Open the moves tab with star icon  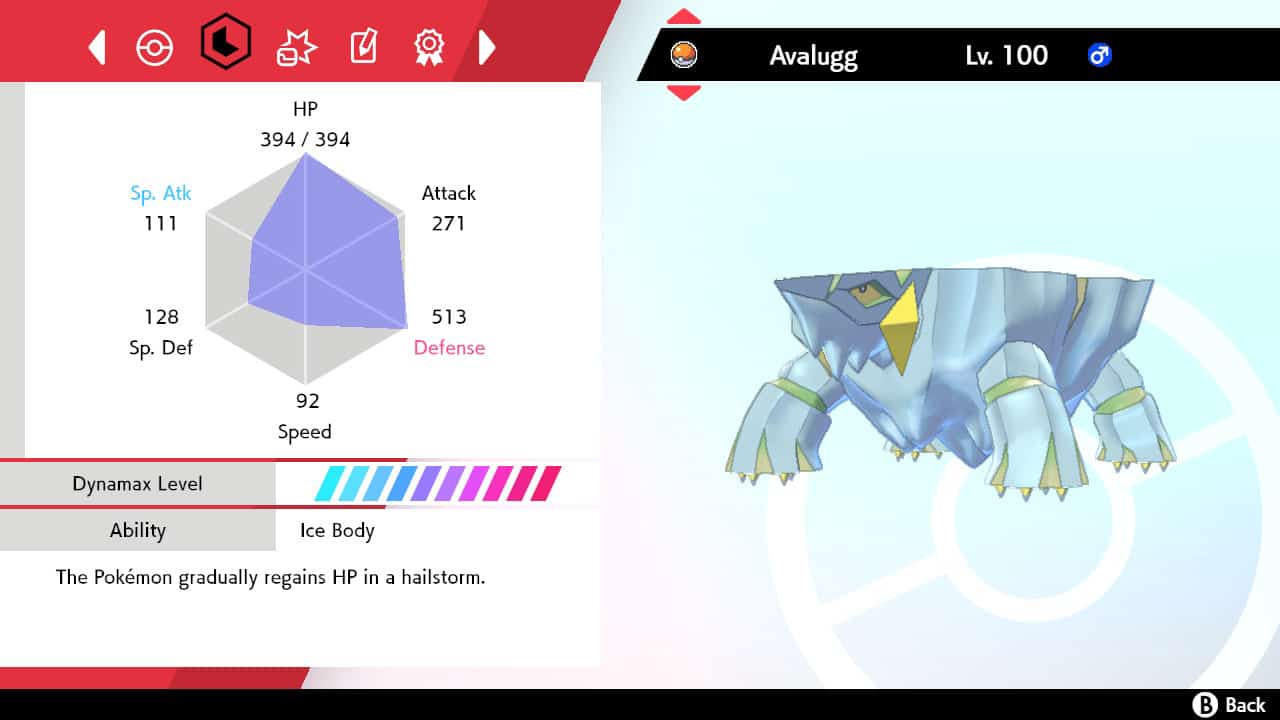click(294, 46)
